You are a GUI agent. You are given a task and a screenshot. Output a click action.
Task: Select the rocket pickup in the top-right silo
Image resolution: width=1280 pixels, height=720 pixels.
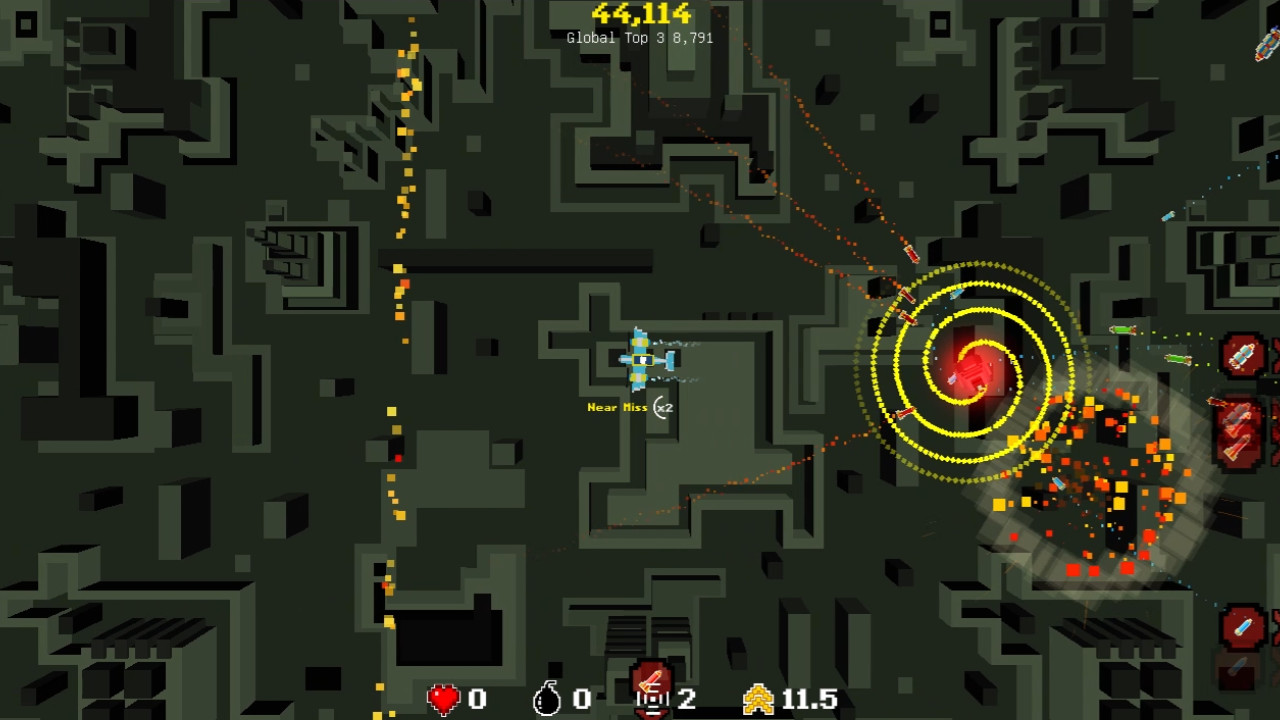pos(1243,355)
